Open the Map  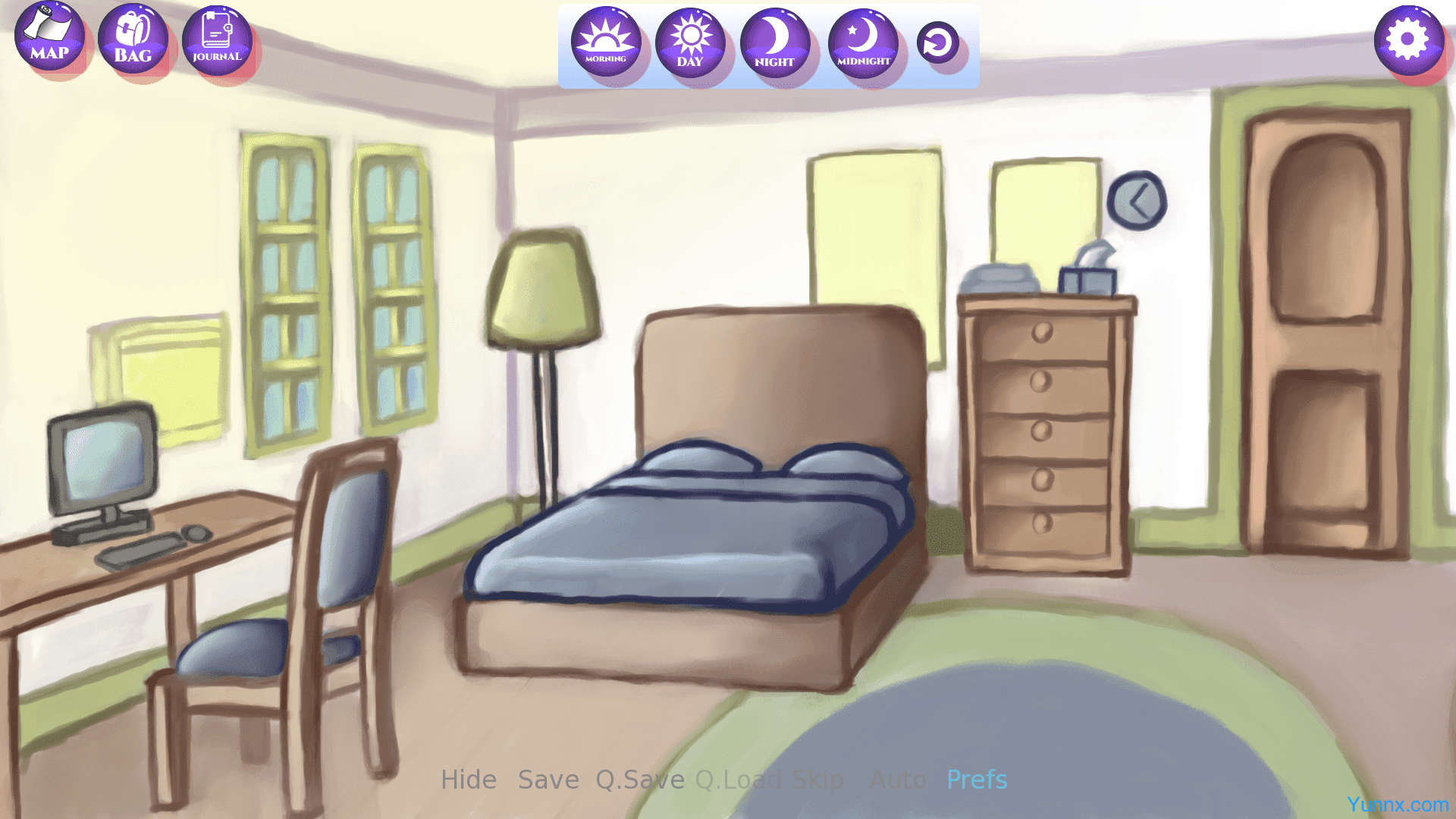pos(49,37)
